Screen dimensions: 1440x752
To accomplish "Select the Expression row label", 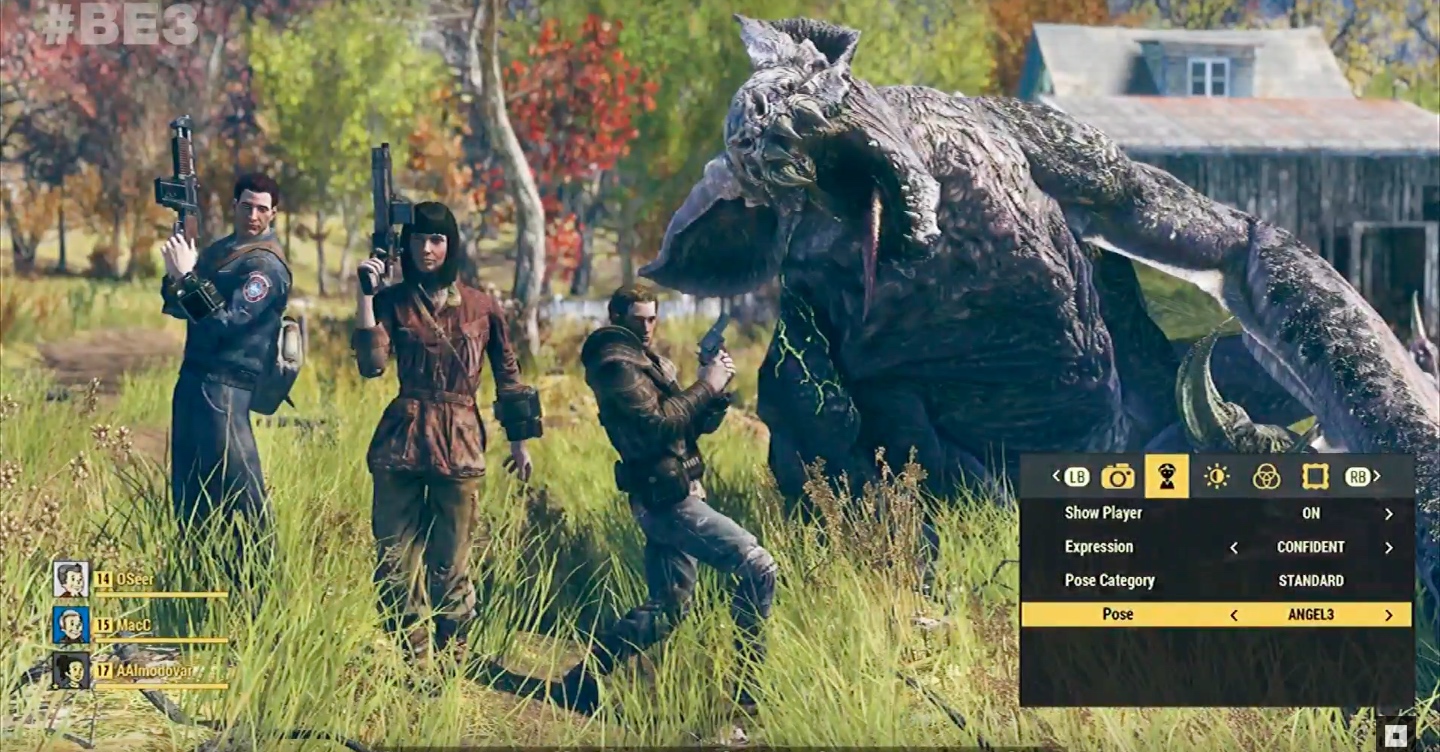I will [1099, 547].
